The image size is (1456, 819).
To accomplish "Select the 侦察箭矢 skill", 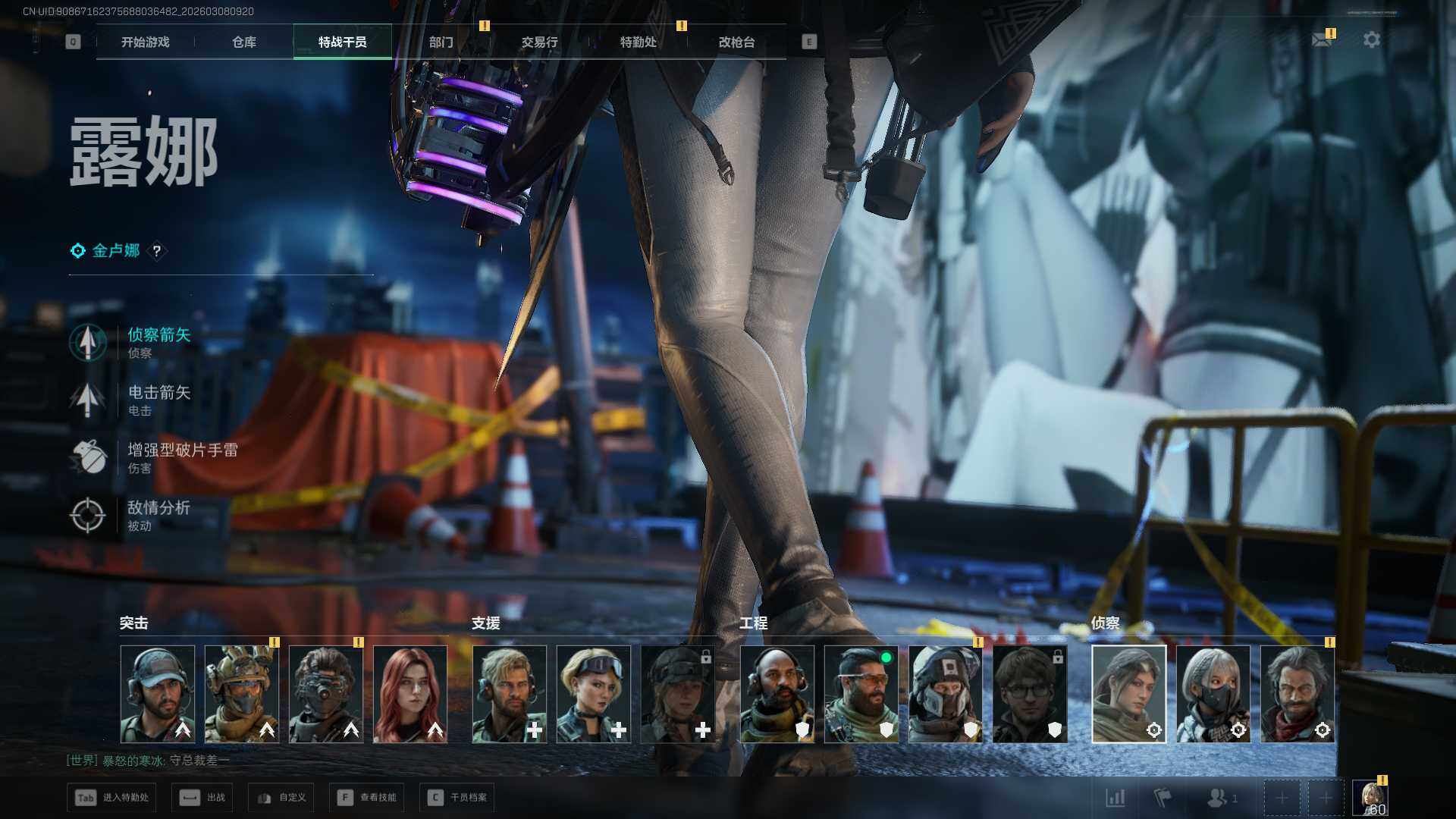I will point(158,342).
